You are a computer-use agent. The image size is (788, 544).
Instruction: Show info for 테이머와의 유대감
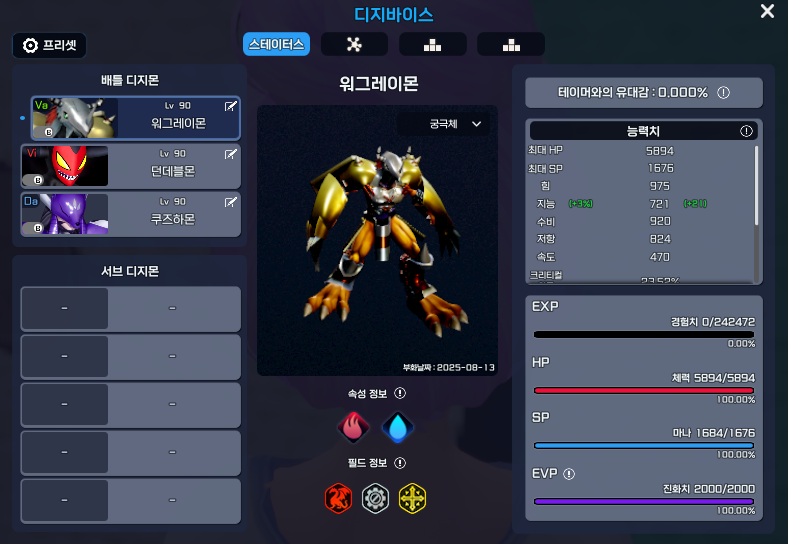coord(723,92)
